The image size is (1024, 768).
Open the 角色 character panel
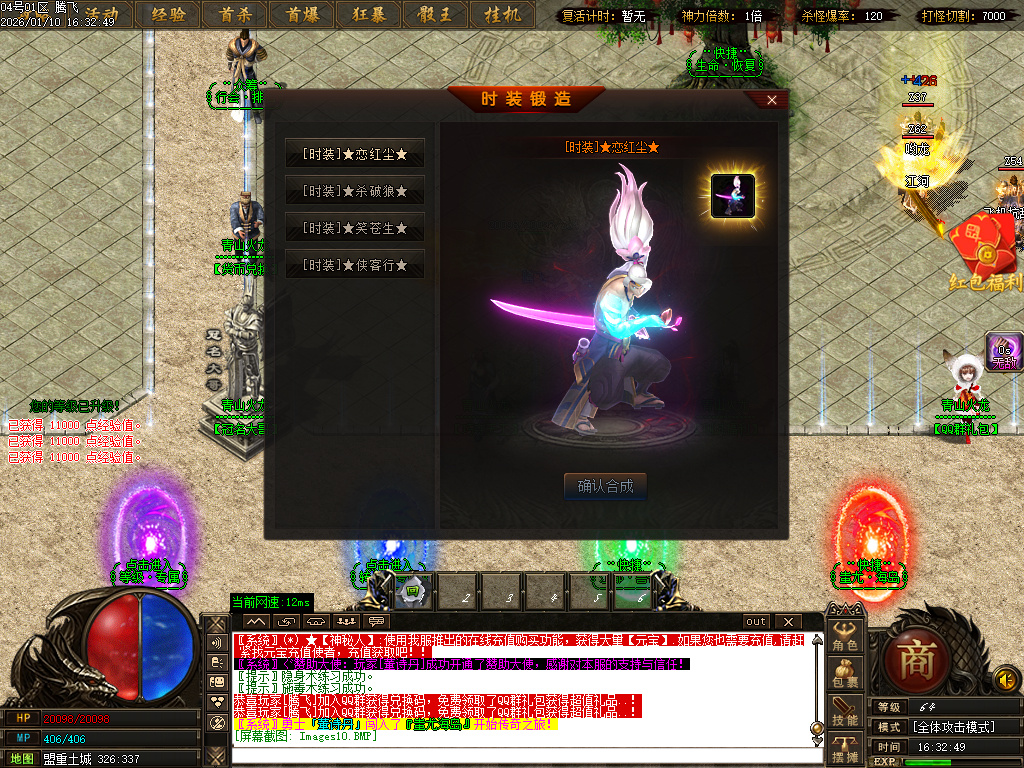pyautogui.click(x=845, y=639)
